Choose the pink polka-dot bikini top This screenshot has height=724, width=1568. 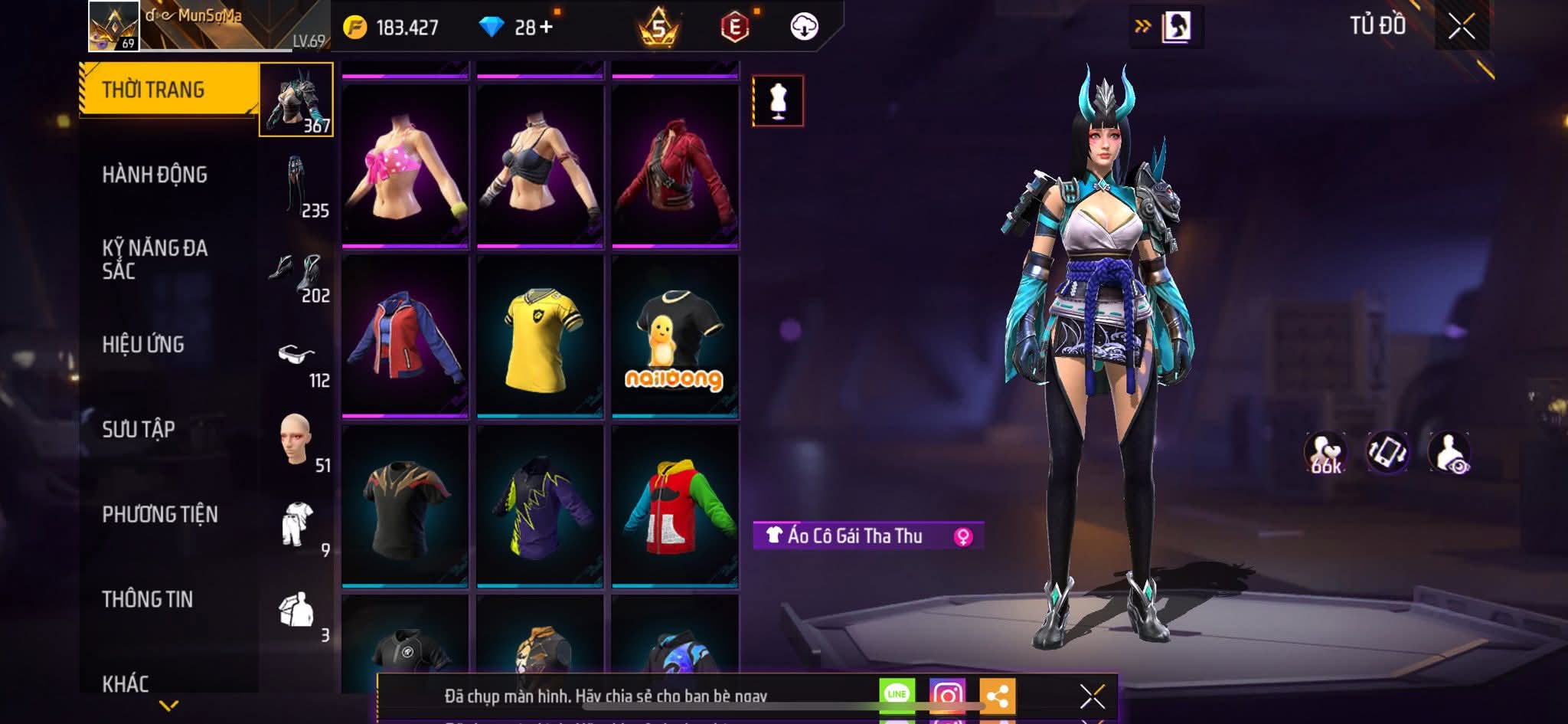point(405,165)
